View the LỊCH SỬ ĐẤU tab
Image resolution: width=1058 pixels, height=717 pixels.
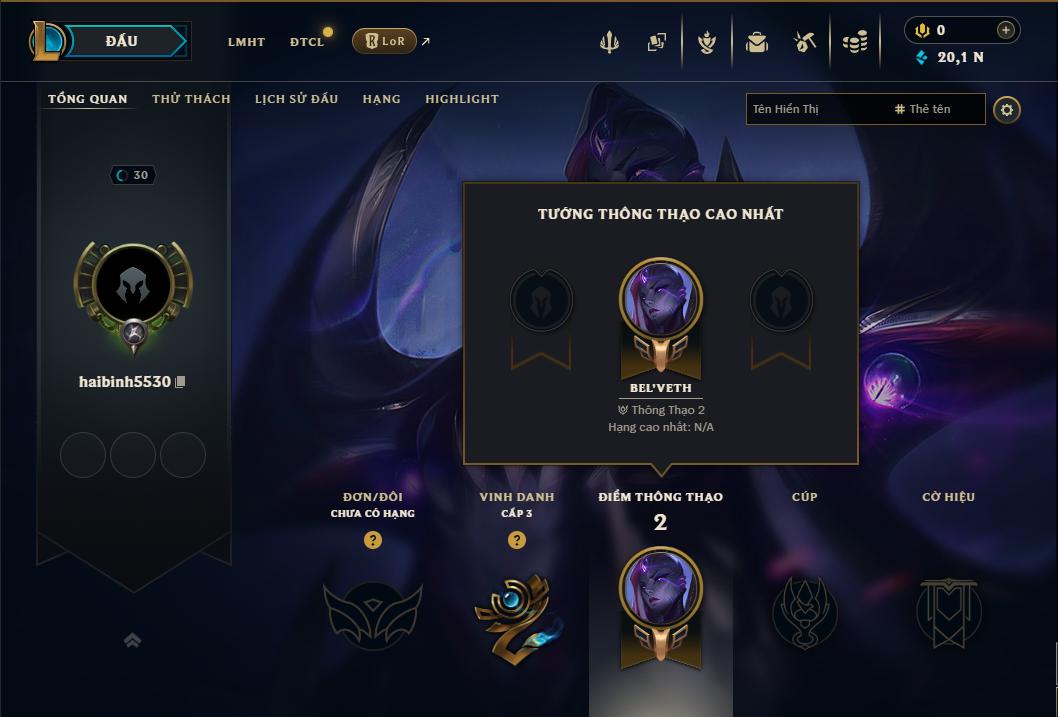pyautogui.click(x=296, y=99)
